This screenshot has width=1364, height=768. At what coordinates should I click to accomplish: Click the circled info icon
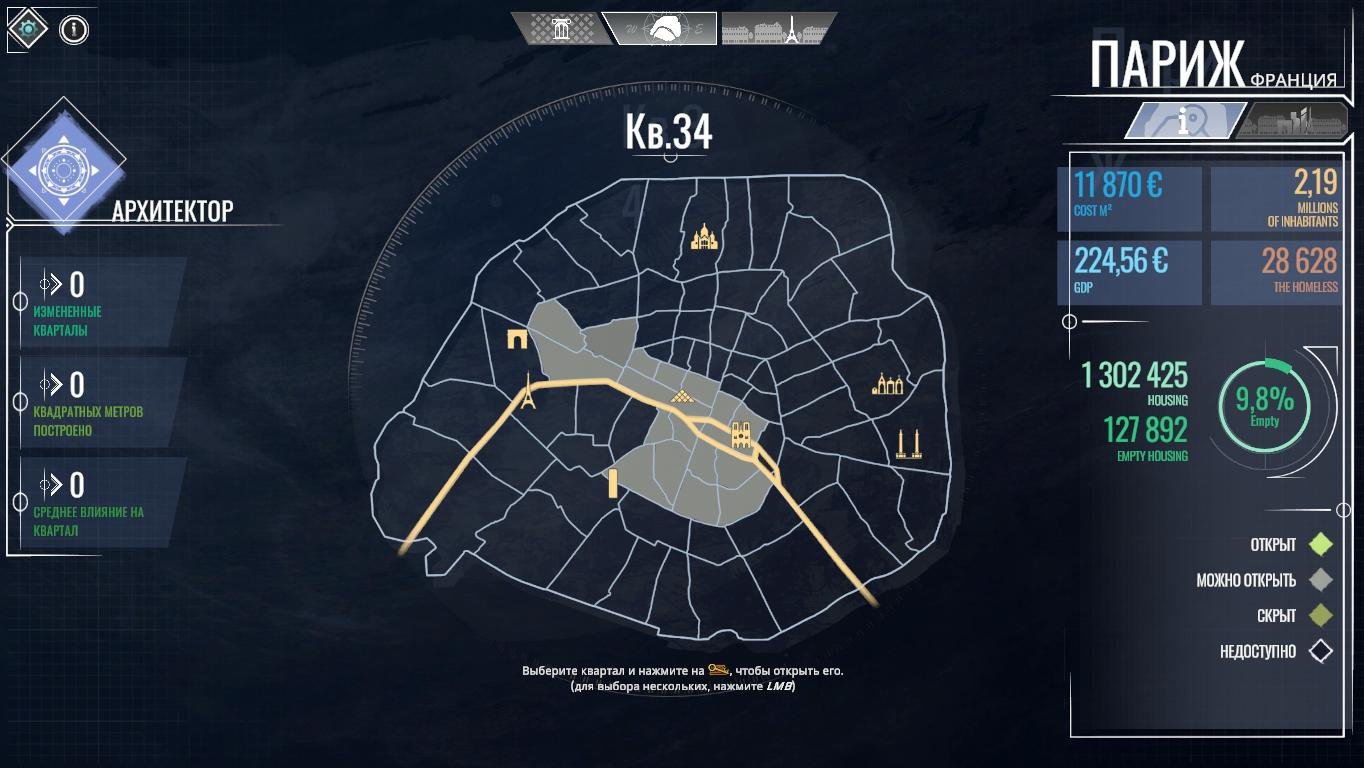tap(74, 29)
